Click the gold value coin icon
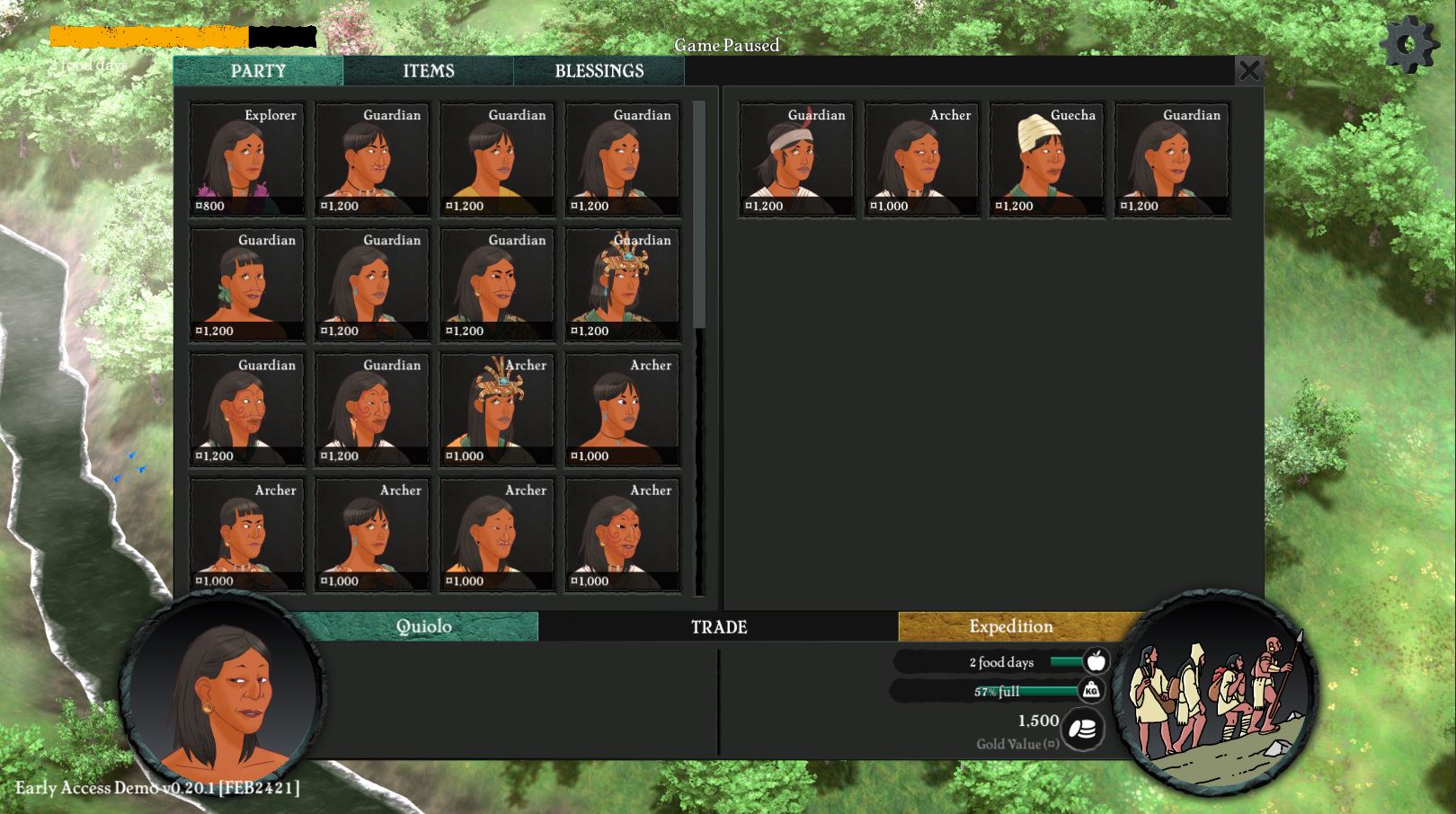The width and height of the screenshot is (1456, 814). (x=1083, y=729)
